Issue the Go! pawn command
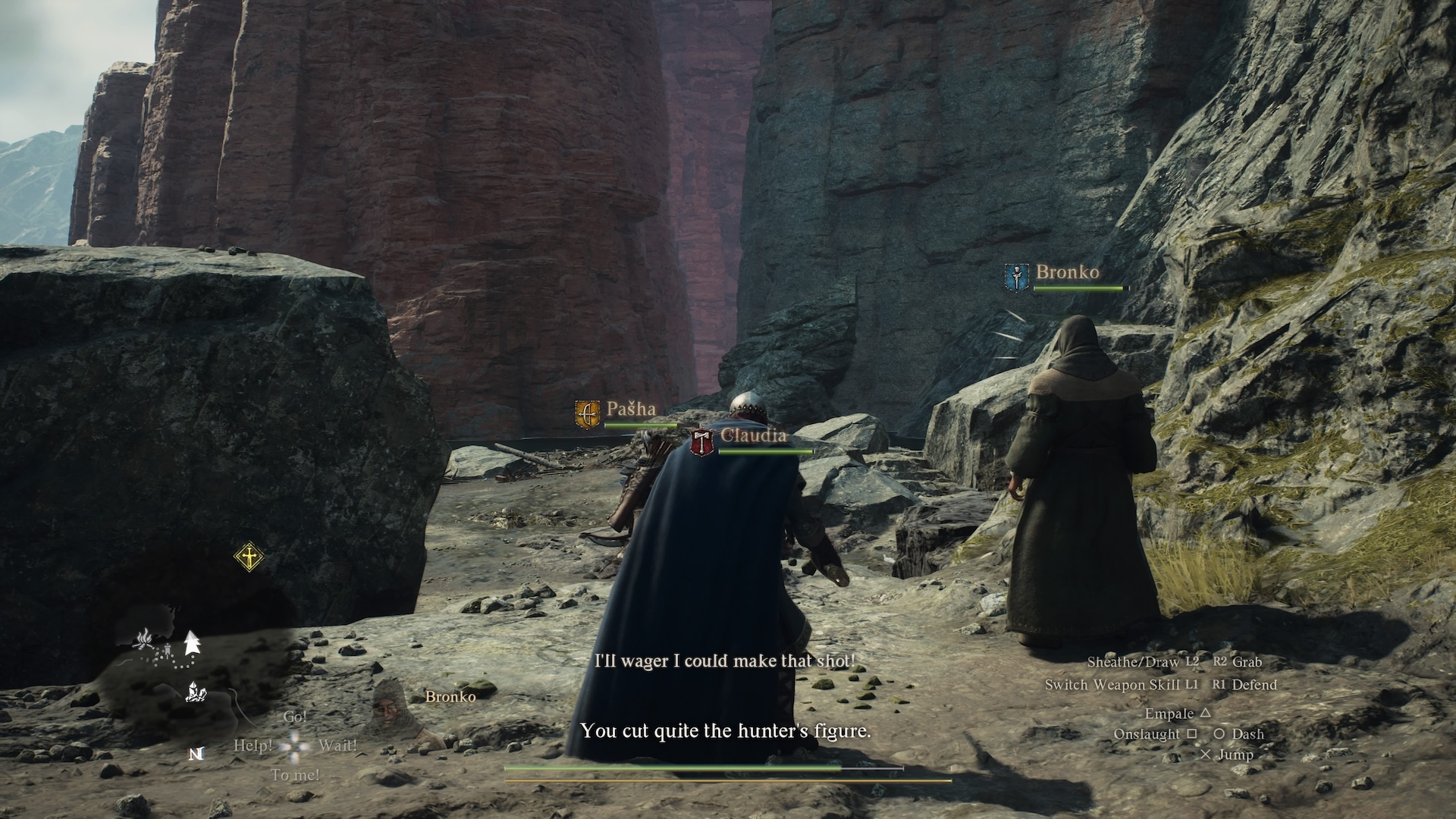The image size is (1456, 819). tap(295, 717)
